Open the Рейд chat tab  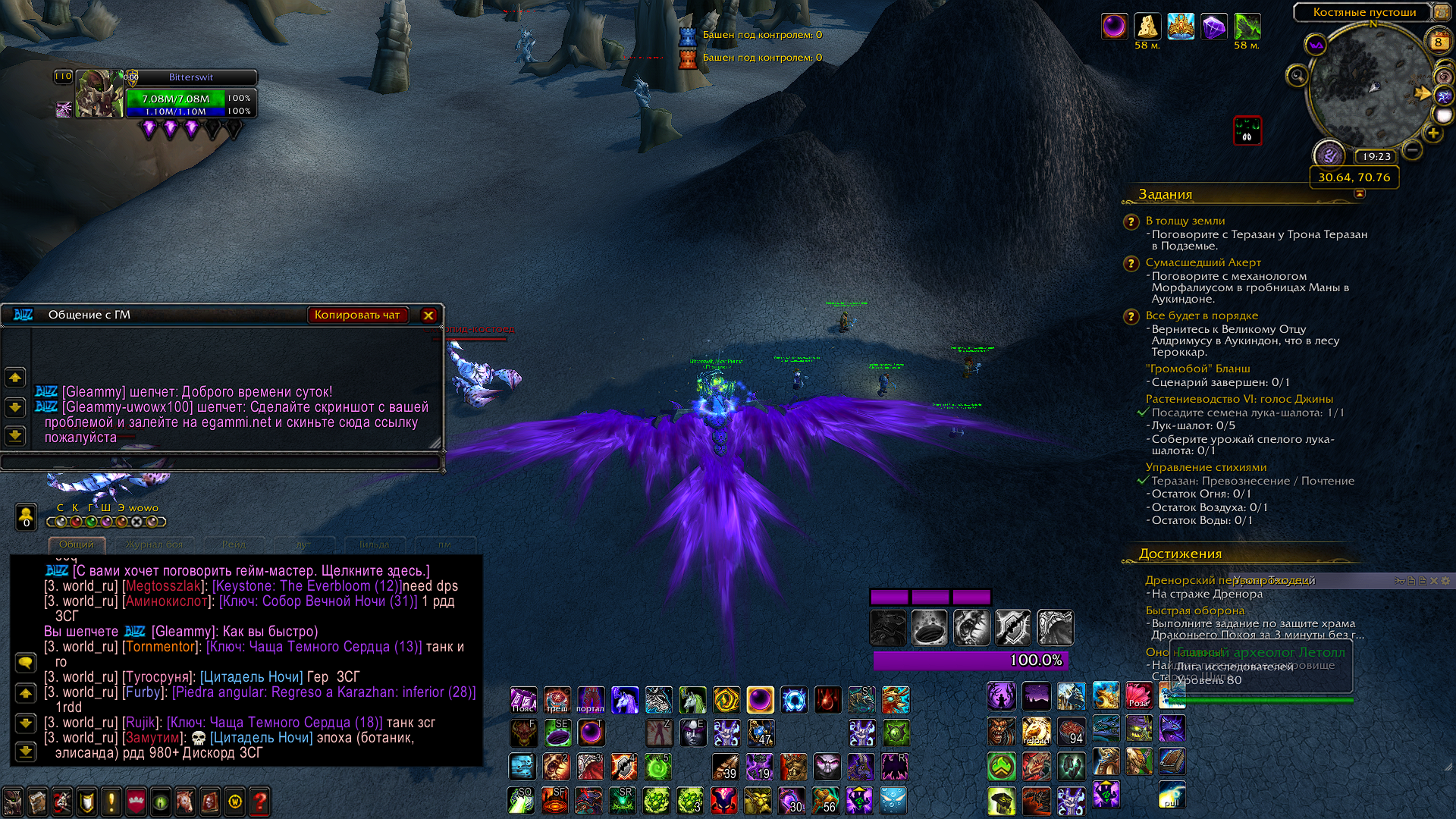[234, 544]
